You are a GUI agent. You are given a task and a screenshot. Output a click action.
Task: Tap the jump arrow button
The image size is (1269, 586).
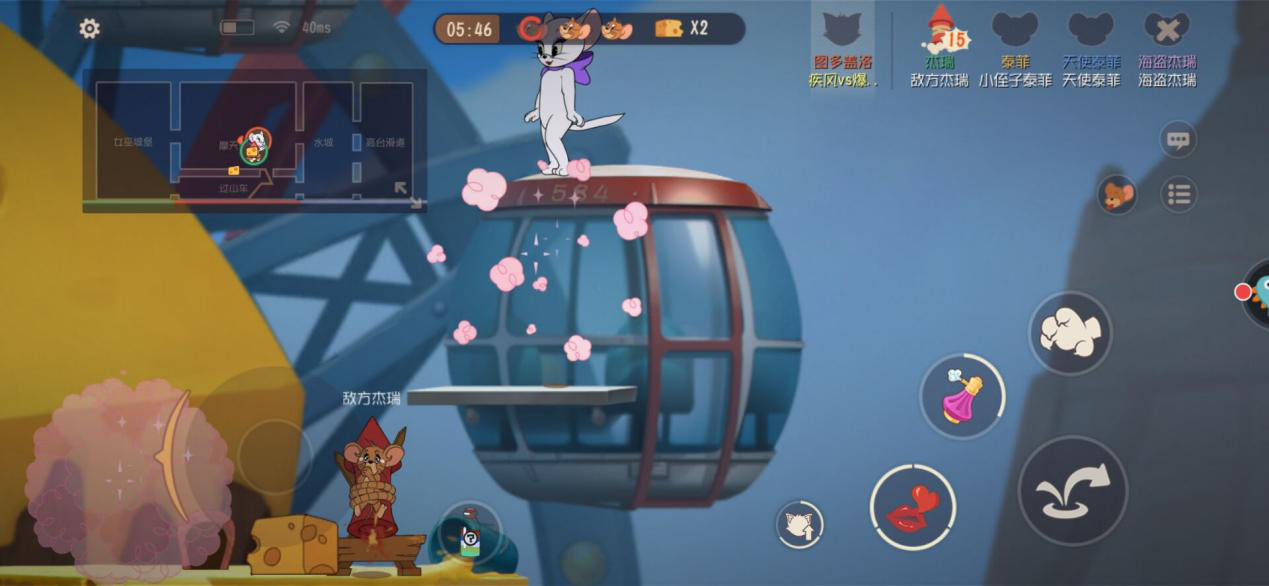point(1072,490)
